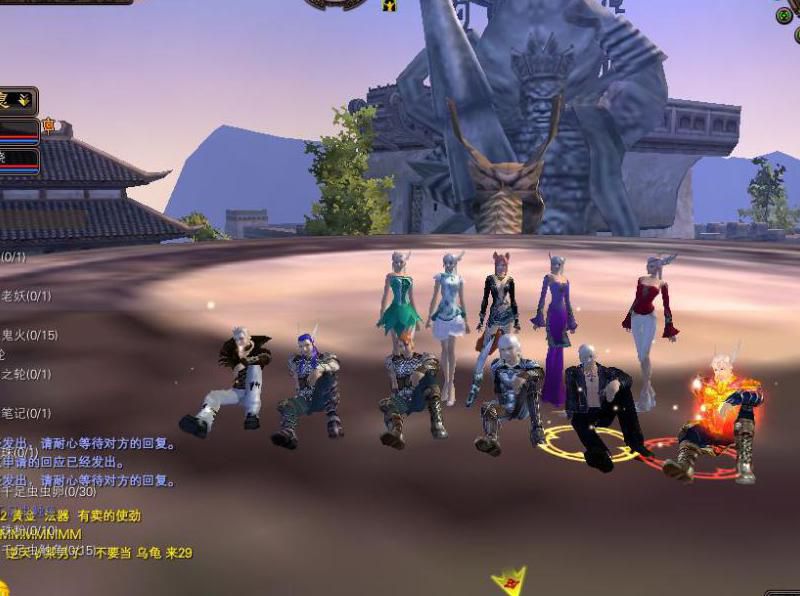Open the 笔记 (0/1) quest objective
Viewport: 800px width, 596px height.
[25, 413]
